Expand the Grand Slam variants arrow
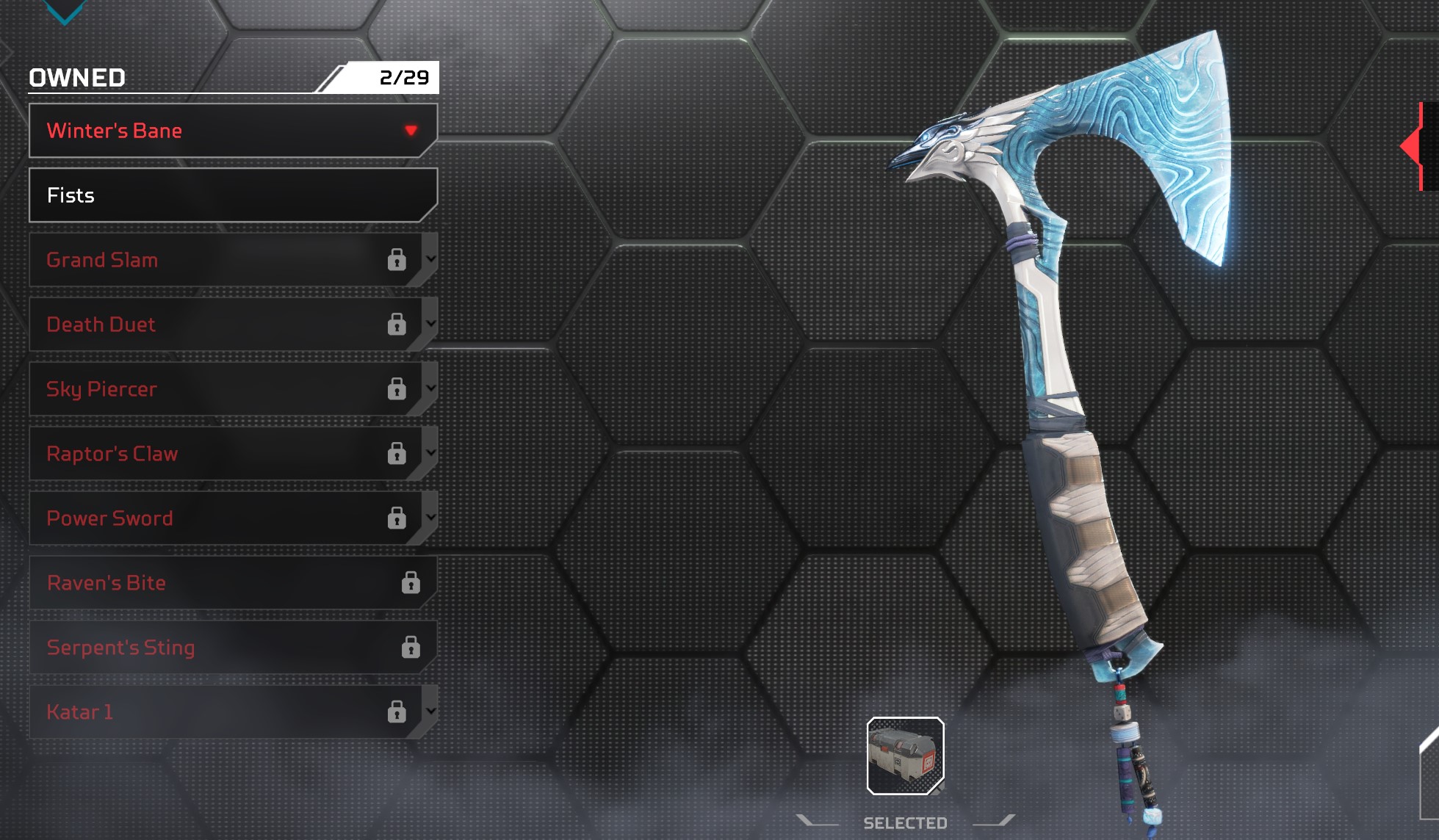Image resolution: width=1439 pixels, height=840 pixels. 431,259
